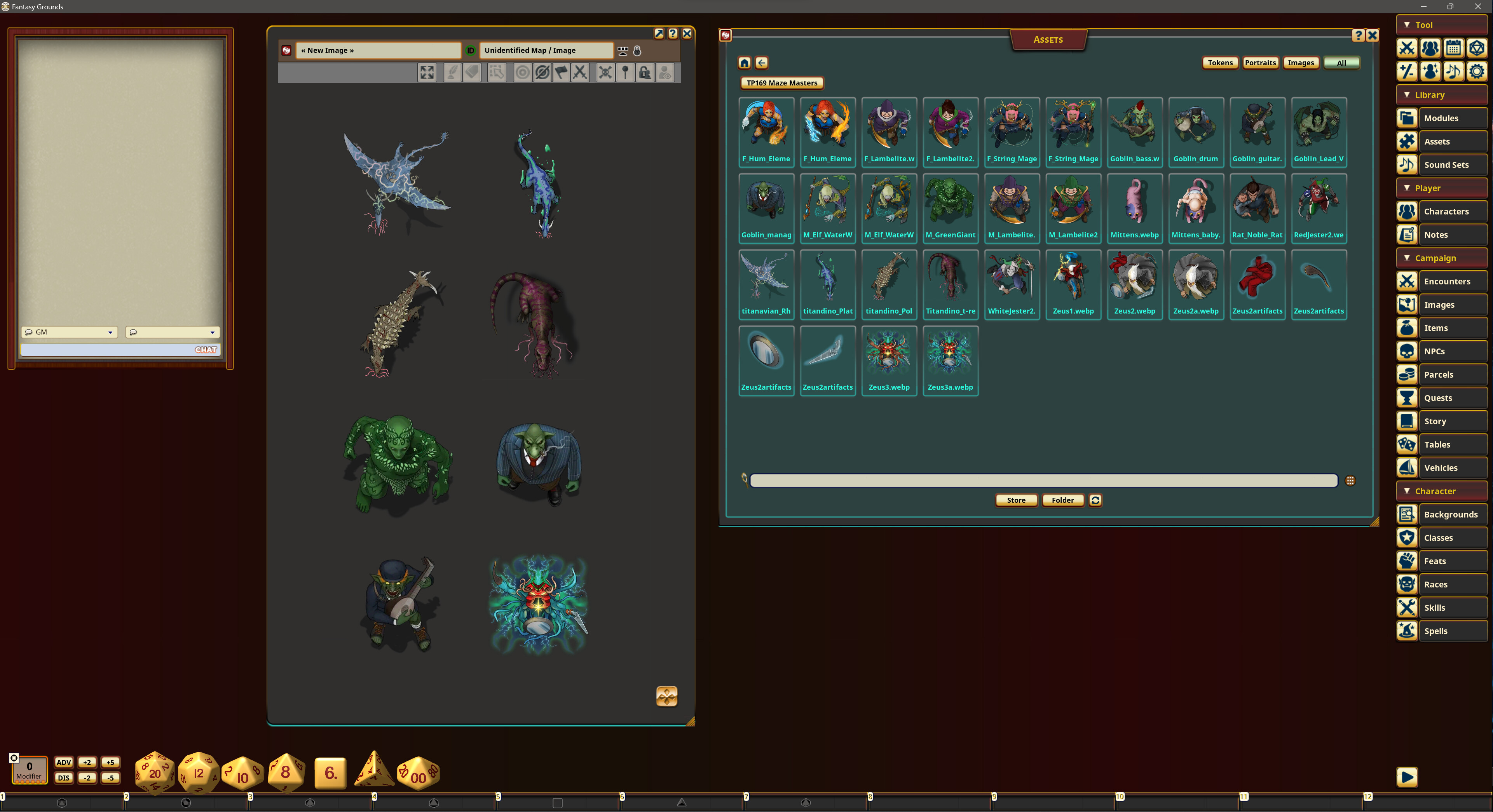Open Sound Sets from the Library panel
The height and width of the screenshot is (812, 1493).
pyautogui.click(x=1407, y=165)
